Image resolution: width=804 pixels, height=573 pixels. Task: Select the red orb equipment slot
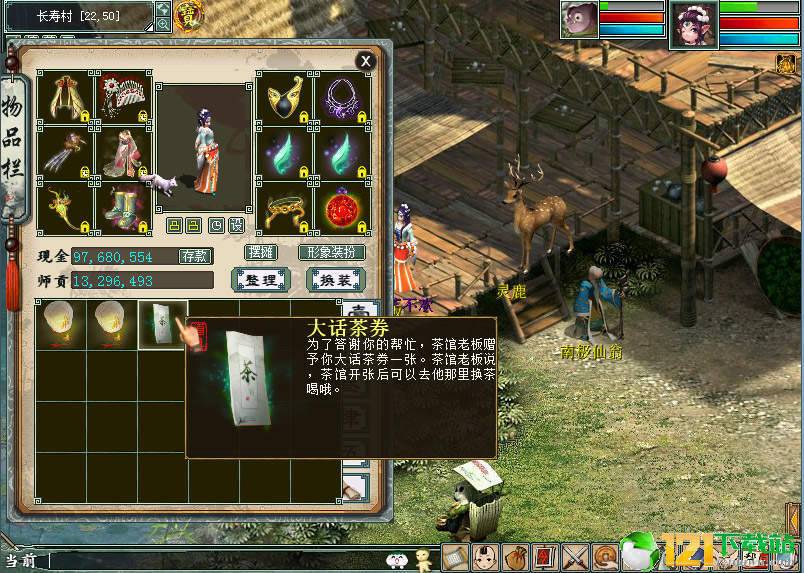point(343,209)
